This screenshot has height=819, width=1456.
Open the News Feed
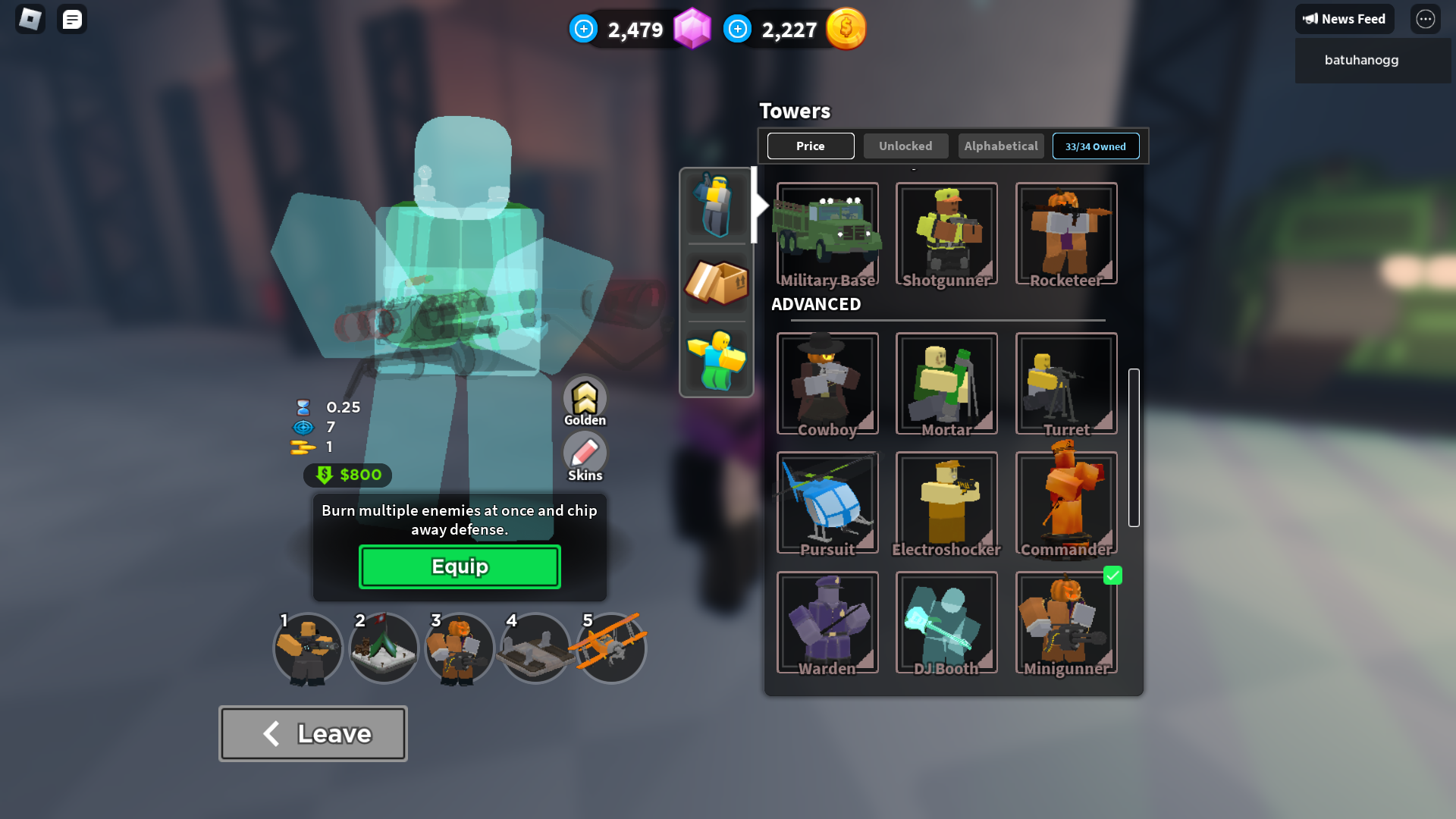1345,19
